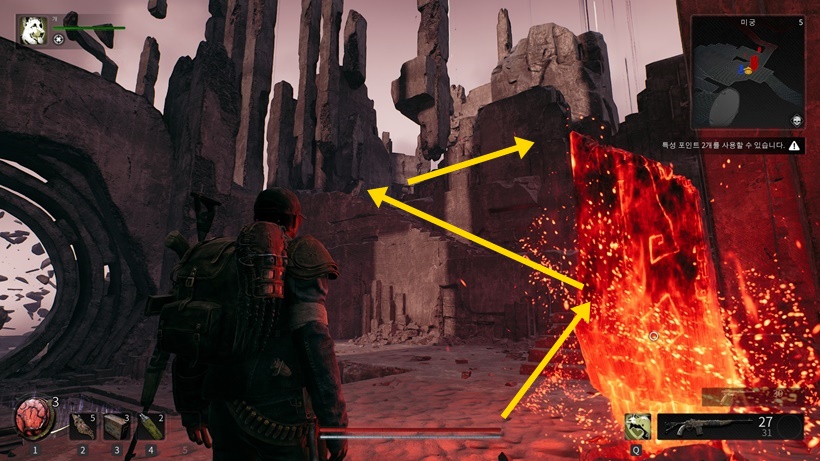Screen dimensions: 820x461
Task: Click the white dog player portrait
Action: [34, 30]
